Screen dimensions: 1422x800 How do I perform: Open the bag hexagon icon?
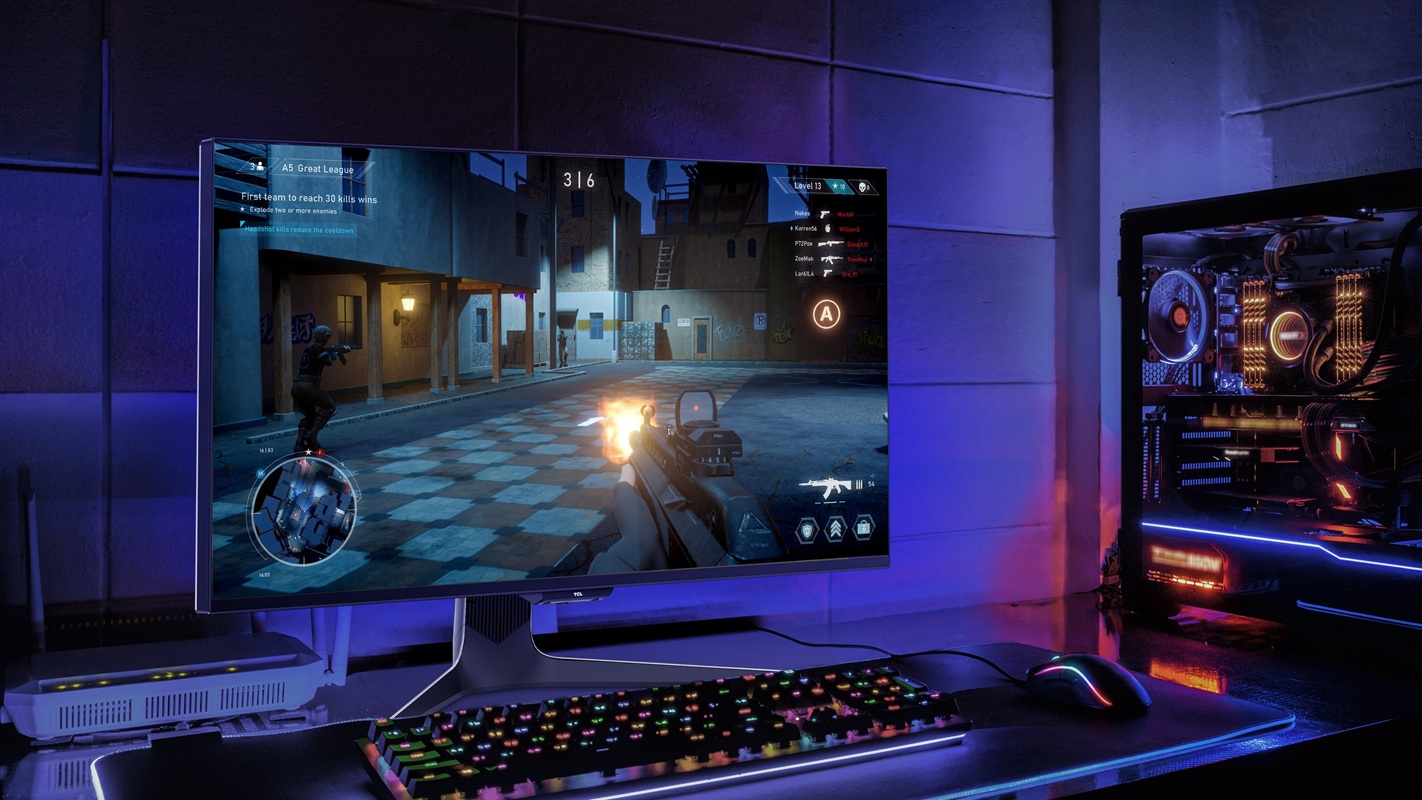tap(863, 526)
